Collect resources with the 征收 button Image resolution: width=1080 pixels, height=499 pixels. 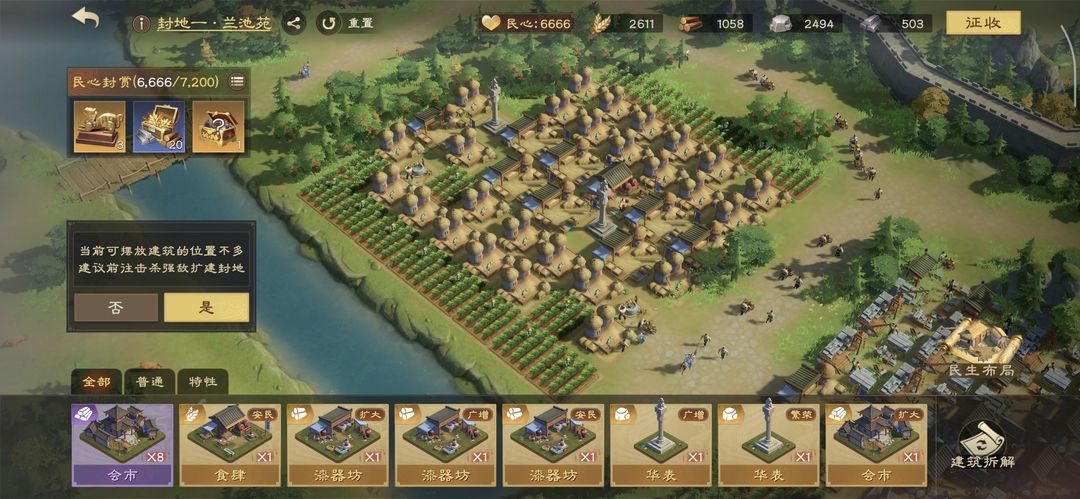(x=983, y=23)
